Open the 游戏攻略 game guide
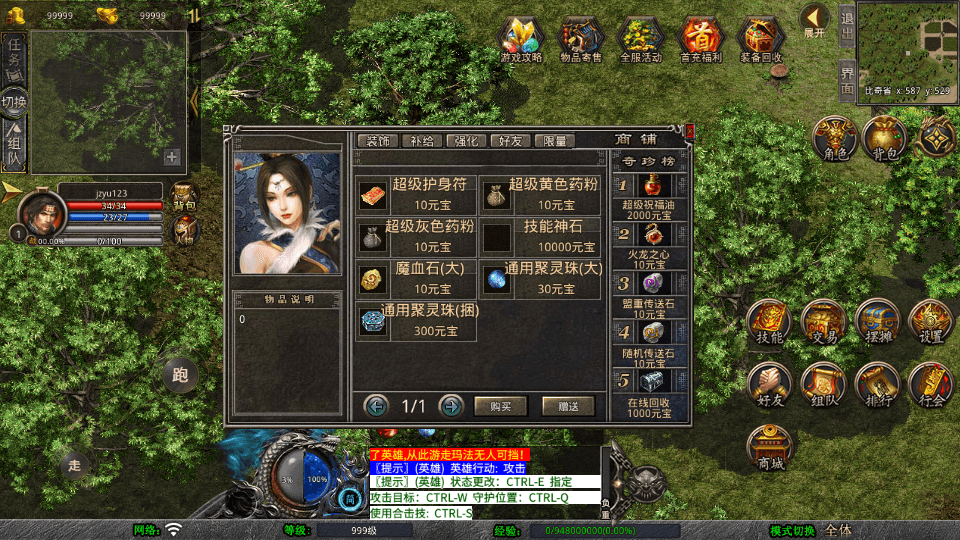This screenshot has height=540, width=960. point(521,40)
